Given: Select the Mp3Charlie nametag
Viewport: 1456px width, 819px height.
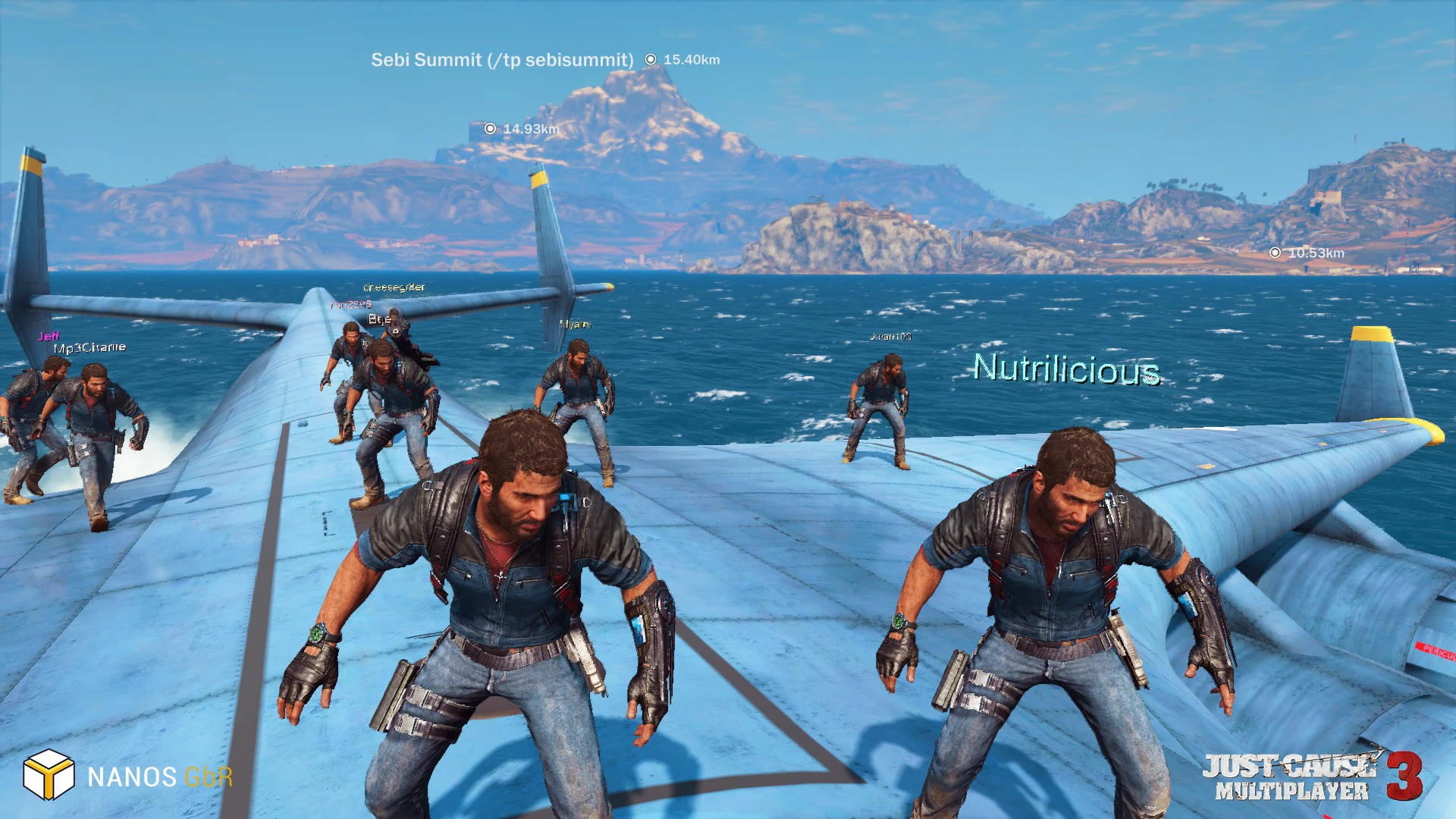Looking at the screenshot, I should point(89,347).
